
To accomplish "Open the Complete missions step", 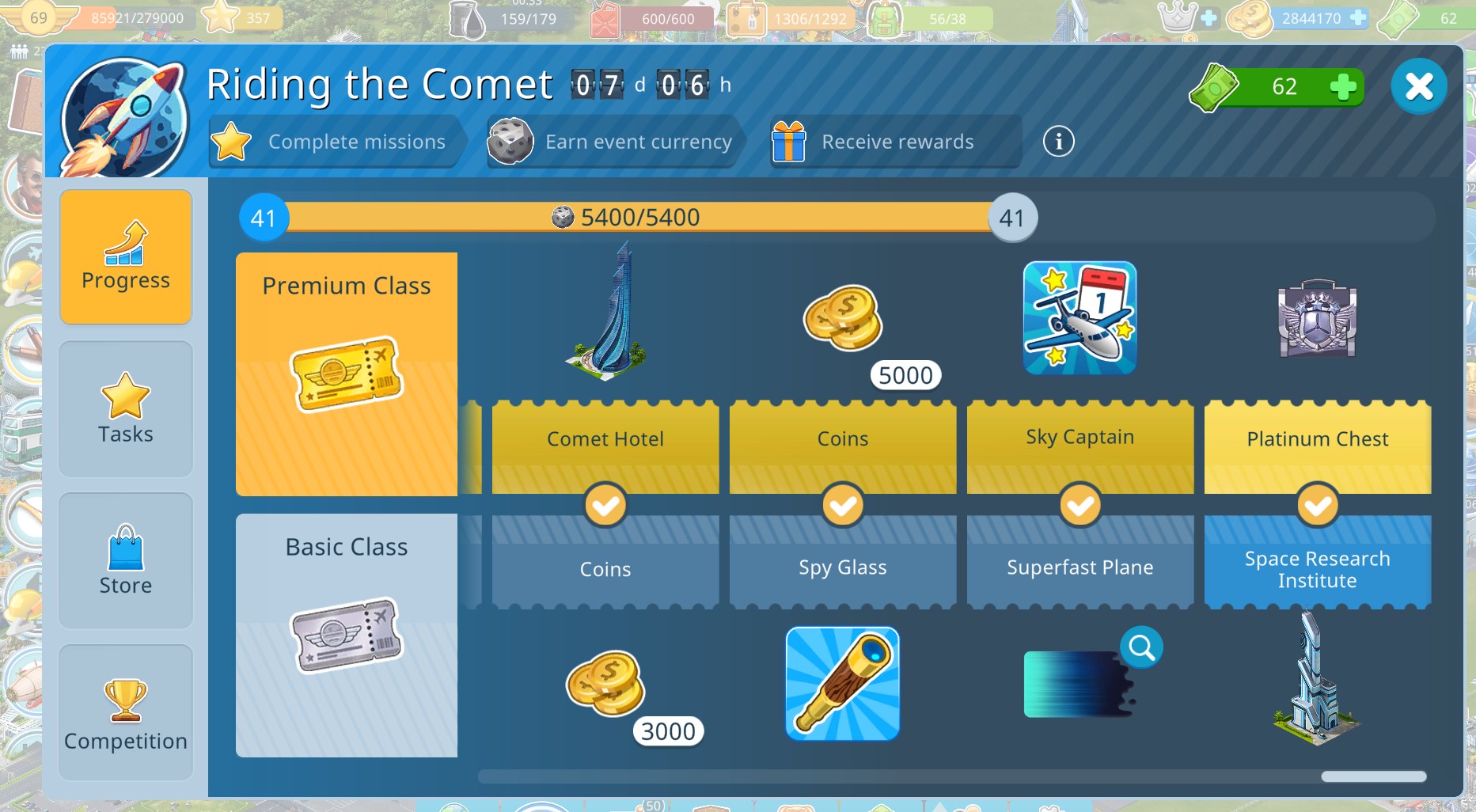I will point(334,142).
